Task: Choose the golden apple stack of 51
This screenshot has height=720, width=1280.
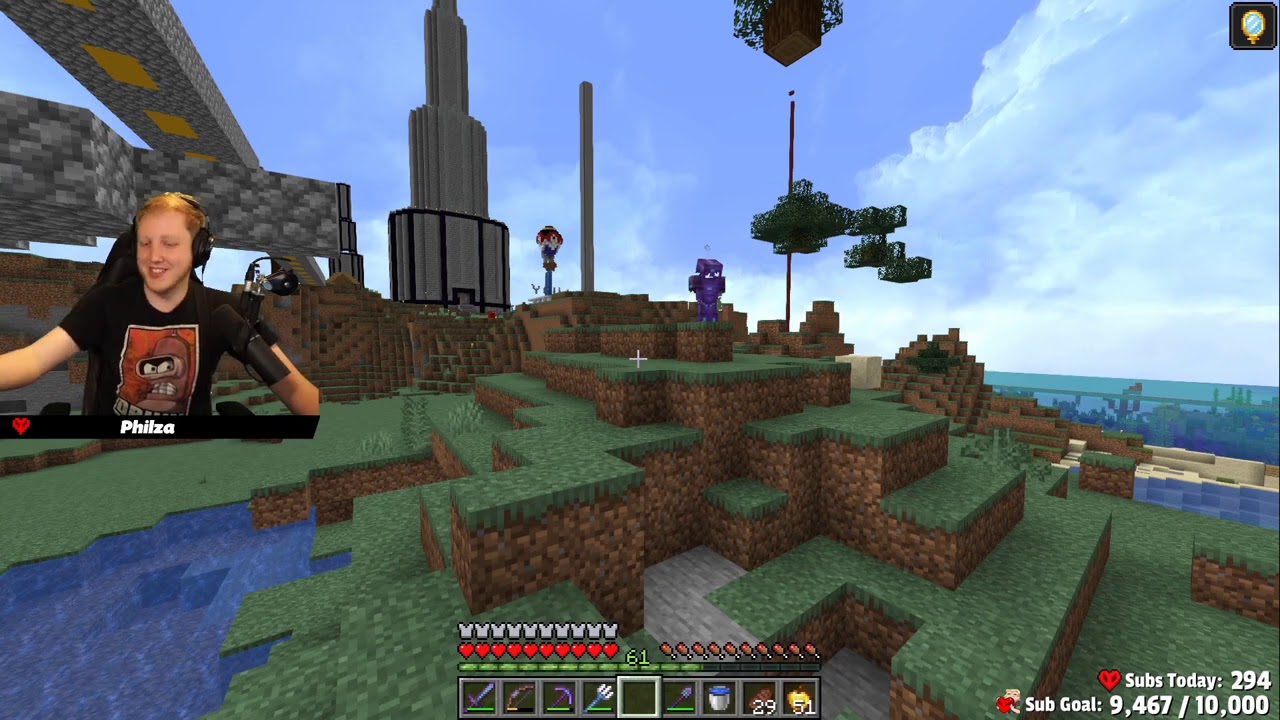Action: tap(799, 697)
